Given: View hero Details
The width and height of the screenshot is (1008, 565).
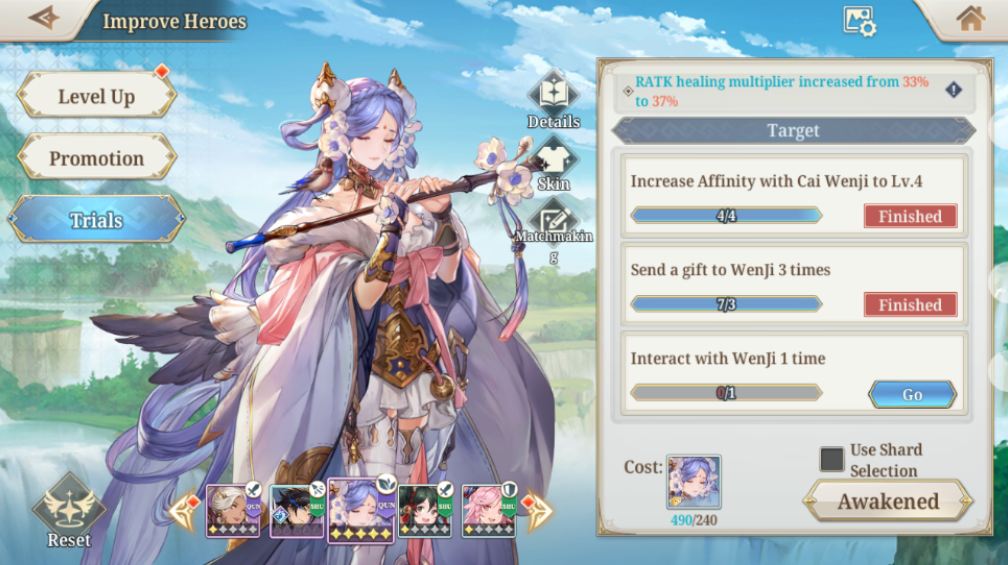Looking at the screenshot, I should [553, 99].
